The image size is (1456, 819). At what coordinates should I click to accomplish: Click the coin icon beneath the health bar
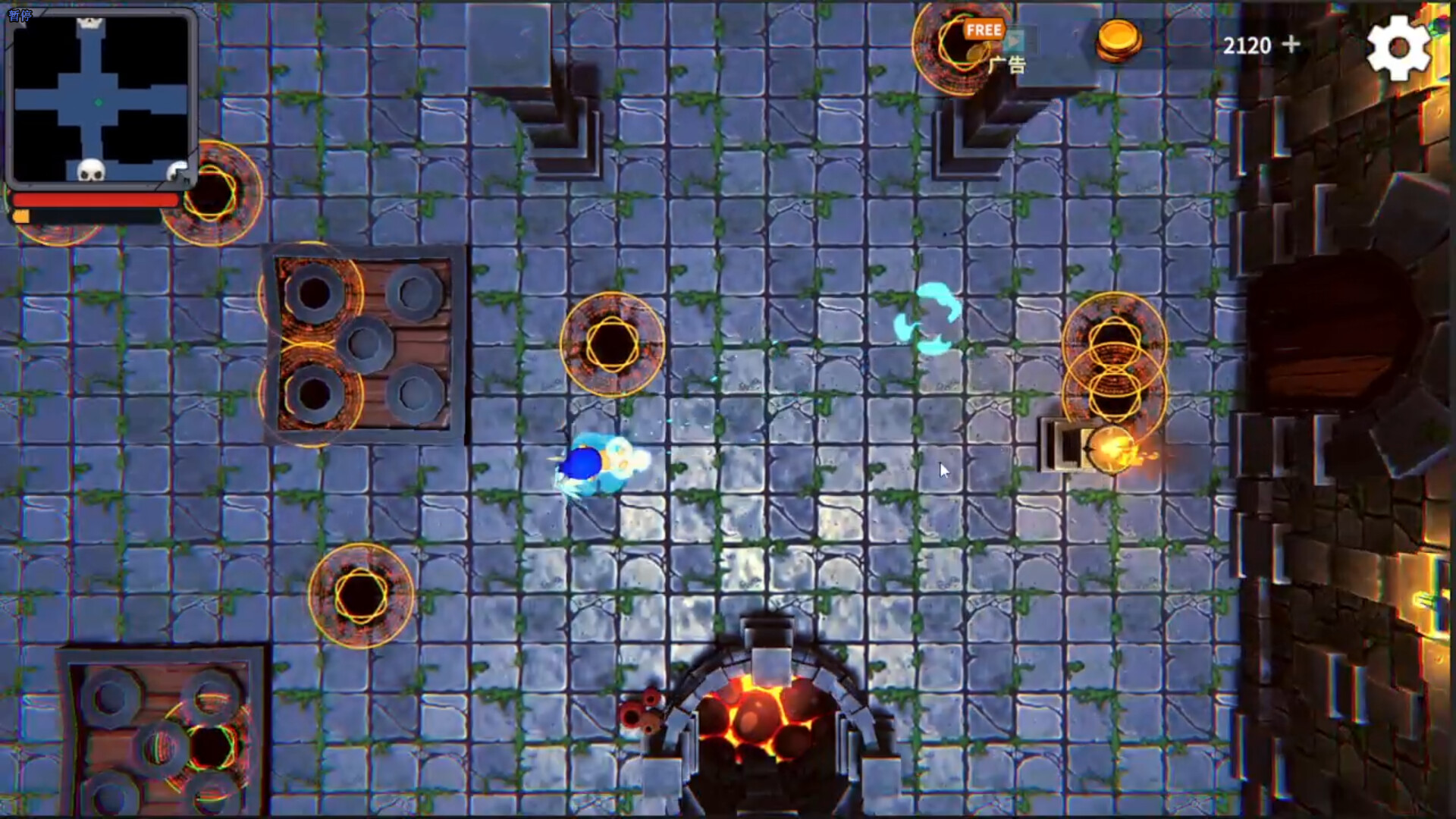tap(21, 215)
